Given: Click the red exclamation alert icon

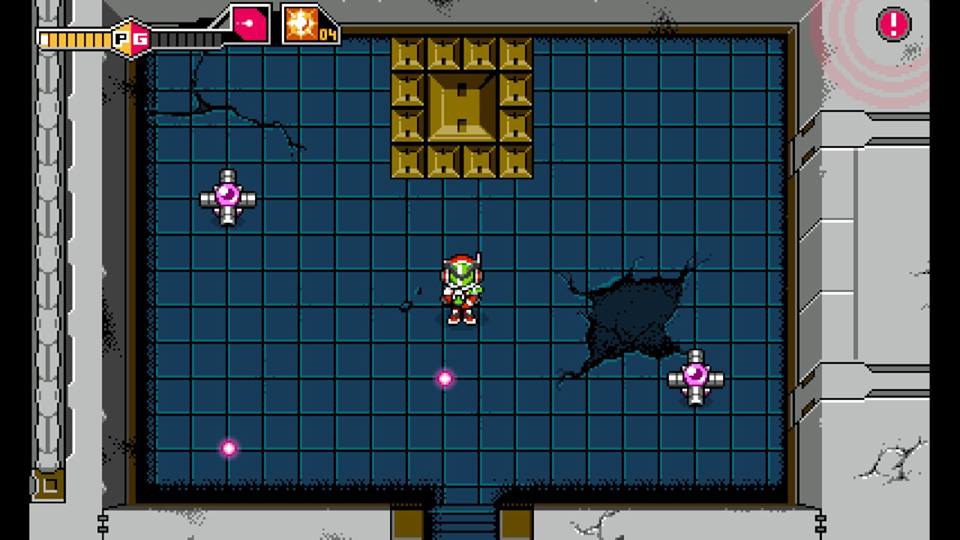Looking at the screenshot, I should pyautogui.click(x=893, y=24).
